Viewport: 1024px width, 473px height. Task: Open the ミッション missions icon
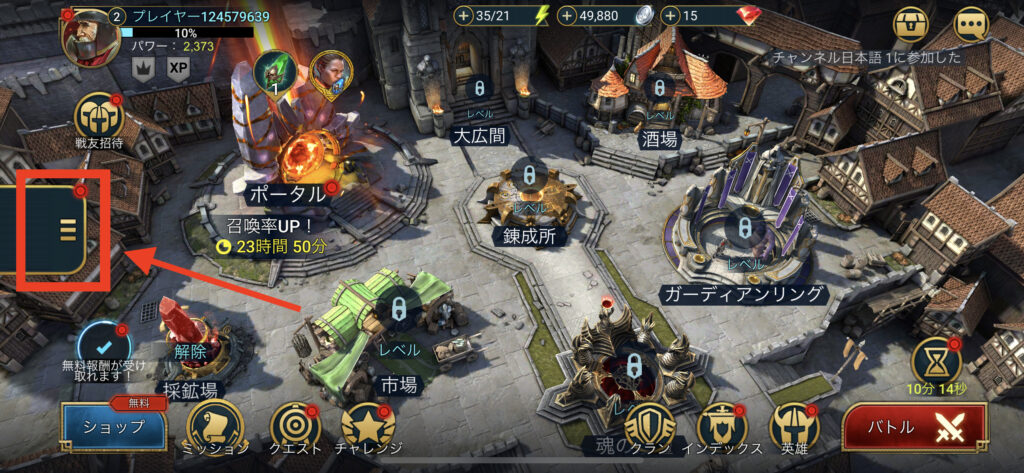coord(212,425)
